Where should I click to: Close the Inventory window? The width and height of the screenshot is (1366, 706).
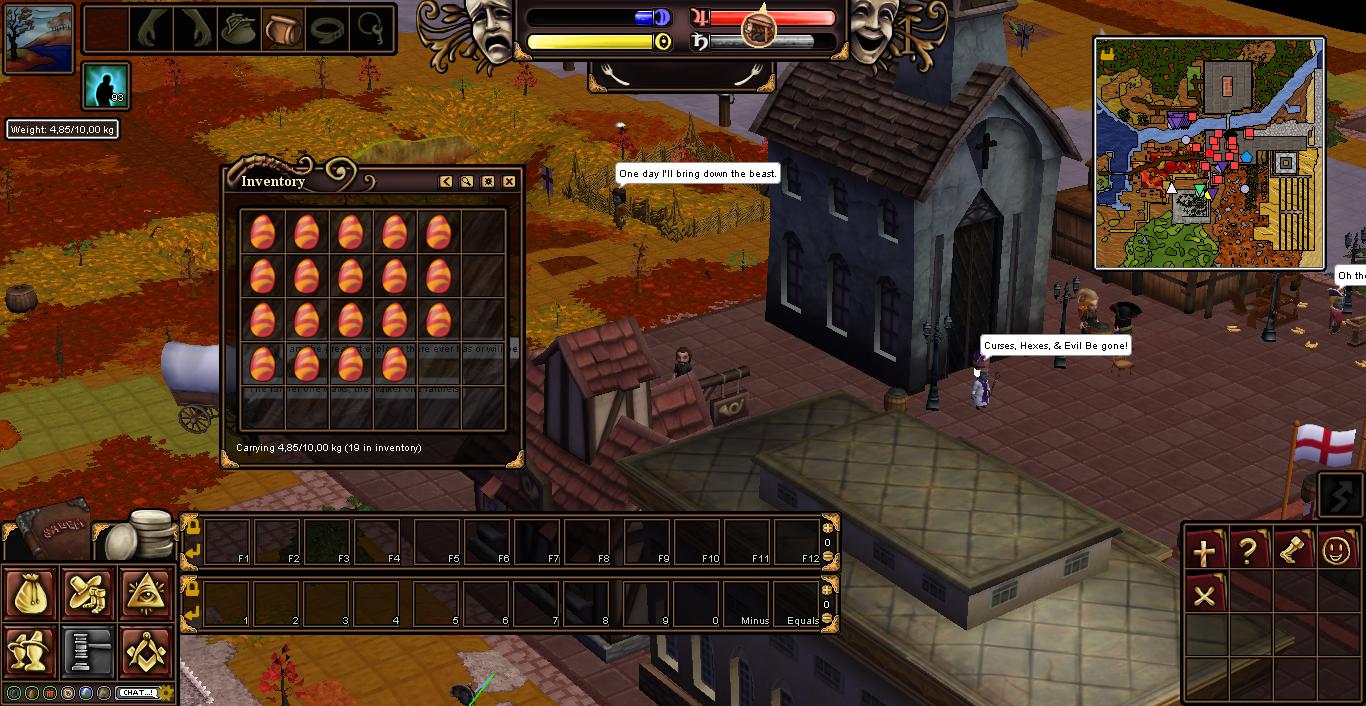tap(509, 181)
